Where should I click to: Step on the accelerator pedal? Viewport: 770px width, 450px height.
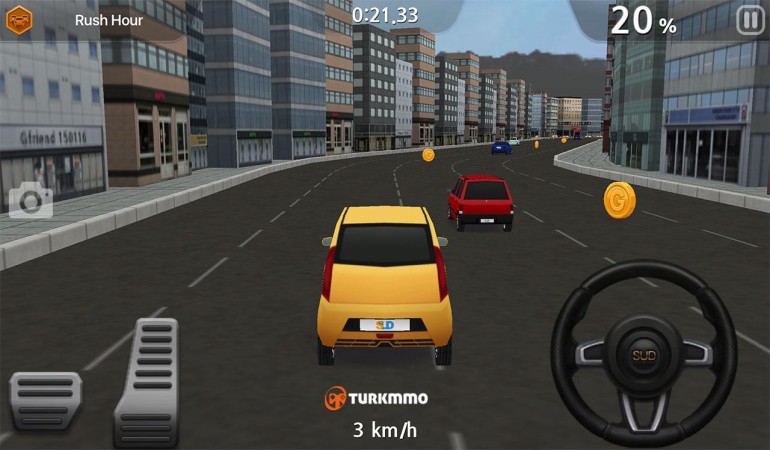click(x=147, y=381)
